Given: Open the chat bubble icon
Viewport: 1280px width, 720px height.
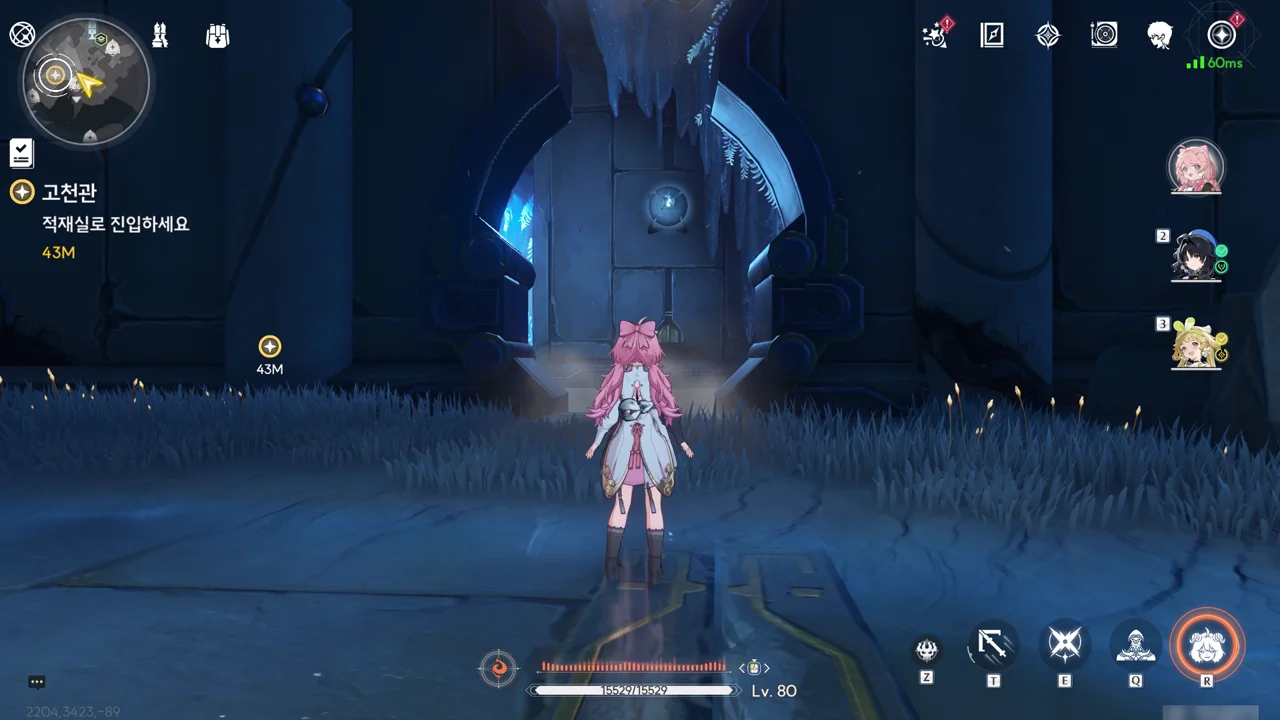Looking at the screenshot, I should tap(37, 682).
